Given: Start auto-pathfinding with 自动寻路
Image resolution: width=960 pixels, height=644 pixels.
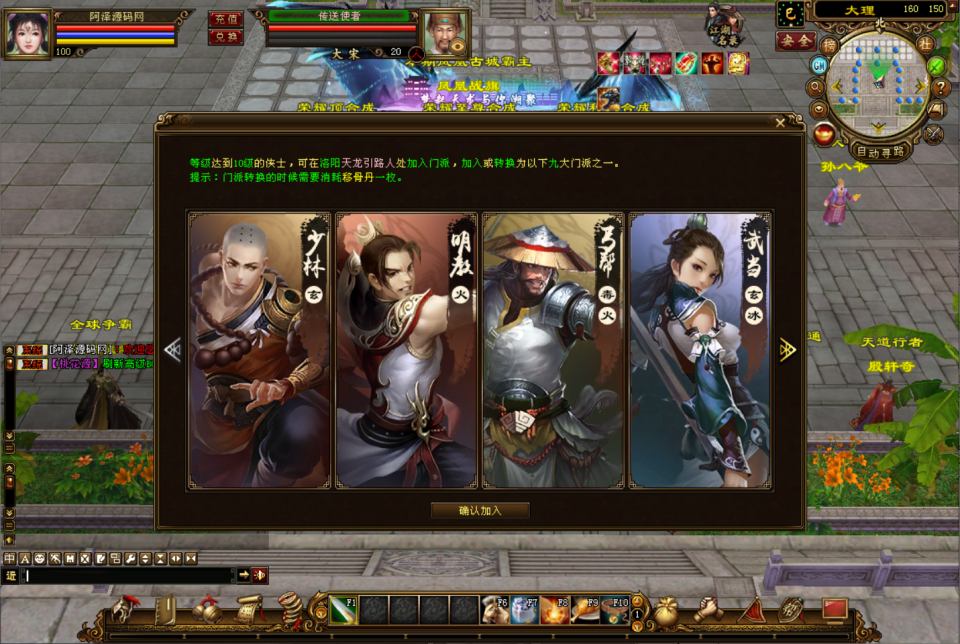Looking at the screenshot, I should 881,152.
